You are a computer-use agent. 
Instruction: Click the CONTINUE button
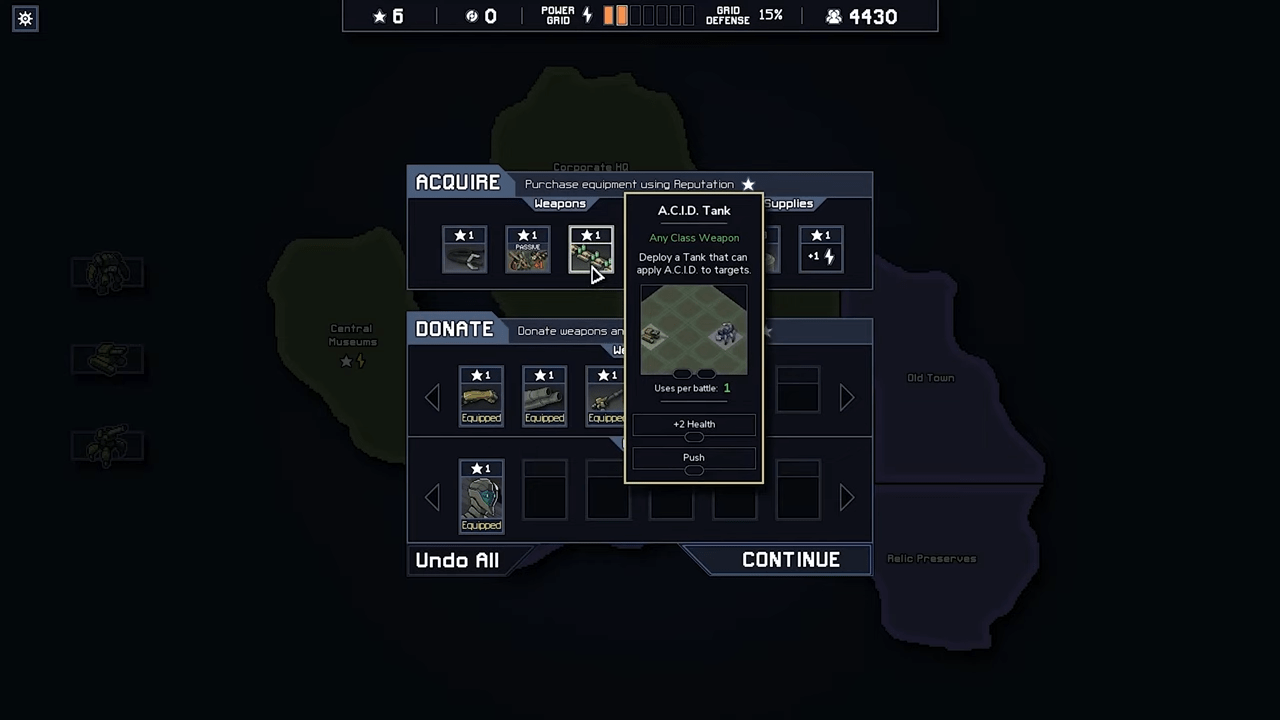[x=790, y=560]
